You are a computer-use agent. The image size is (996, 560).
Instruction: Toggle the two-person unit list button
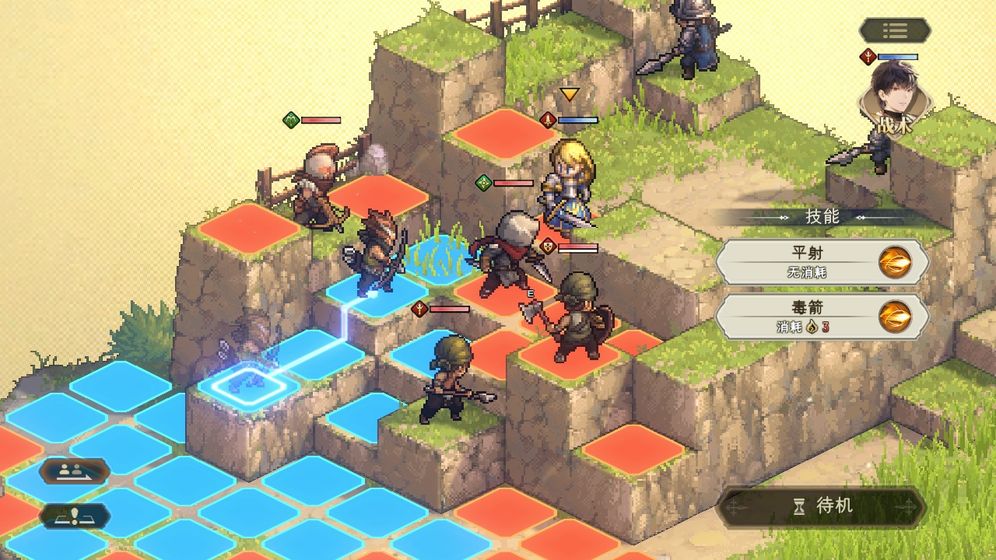[x=75, y=470]
